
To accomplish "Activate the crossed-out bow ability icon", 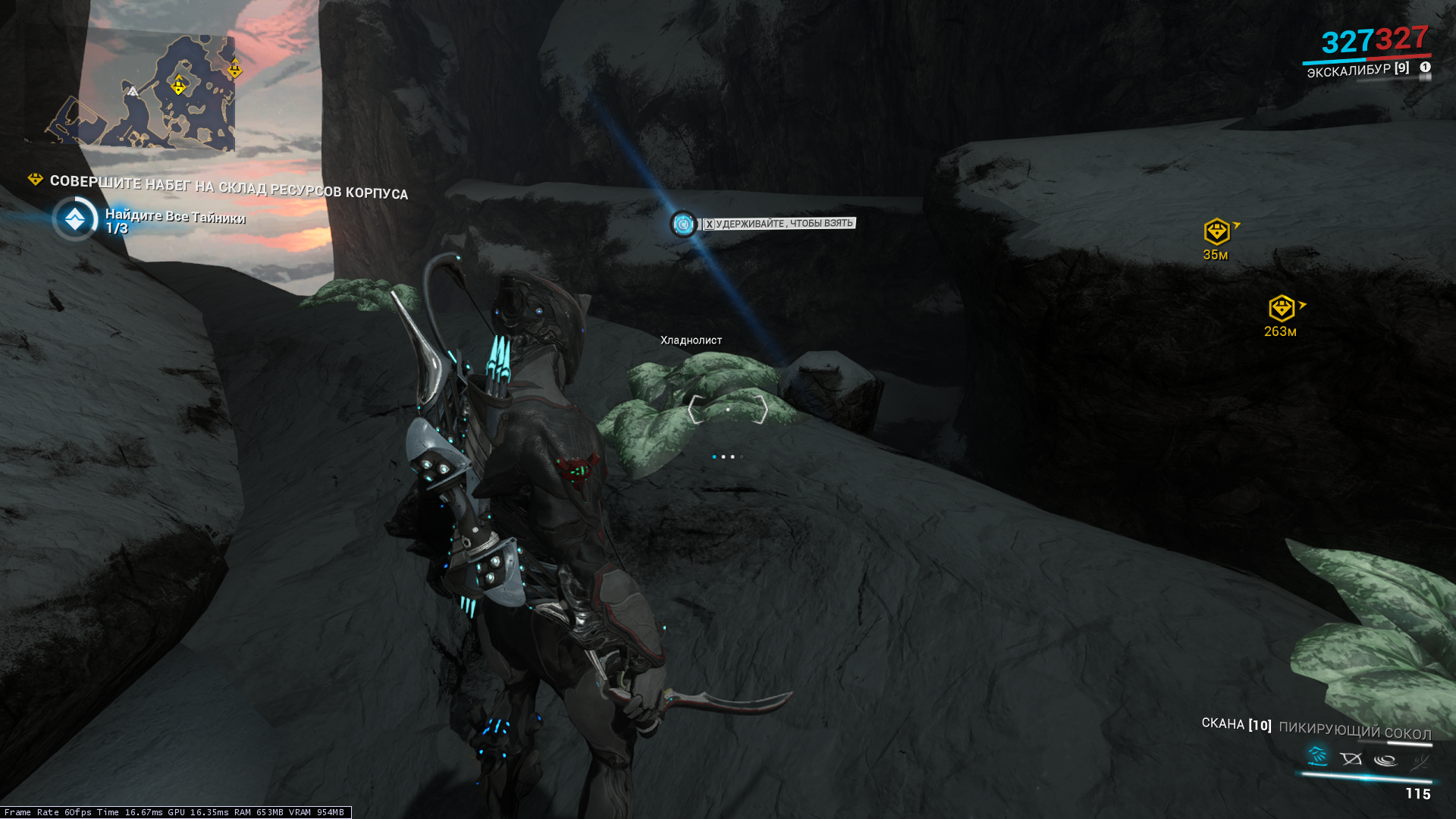I will (x=1351, y=758).
